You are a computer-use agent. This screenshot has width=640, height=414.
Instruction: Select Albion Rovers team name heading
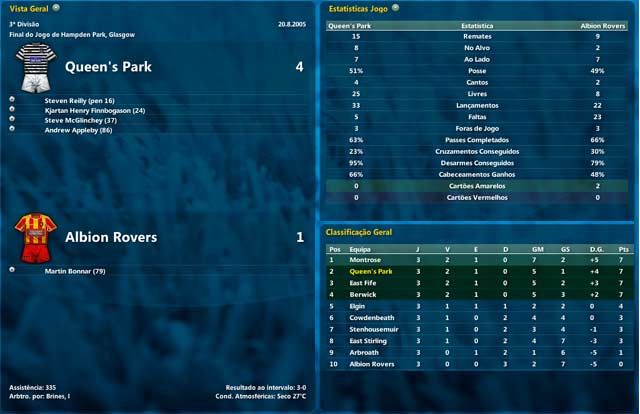click(111, 238)
